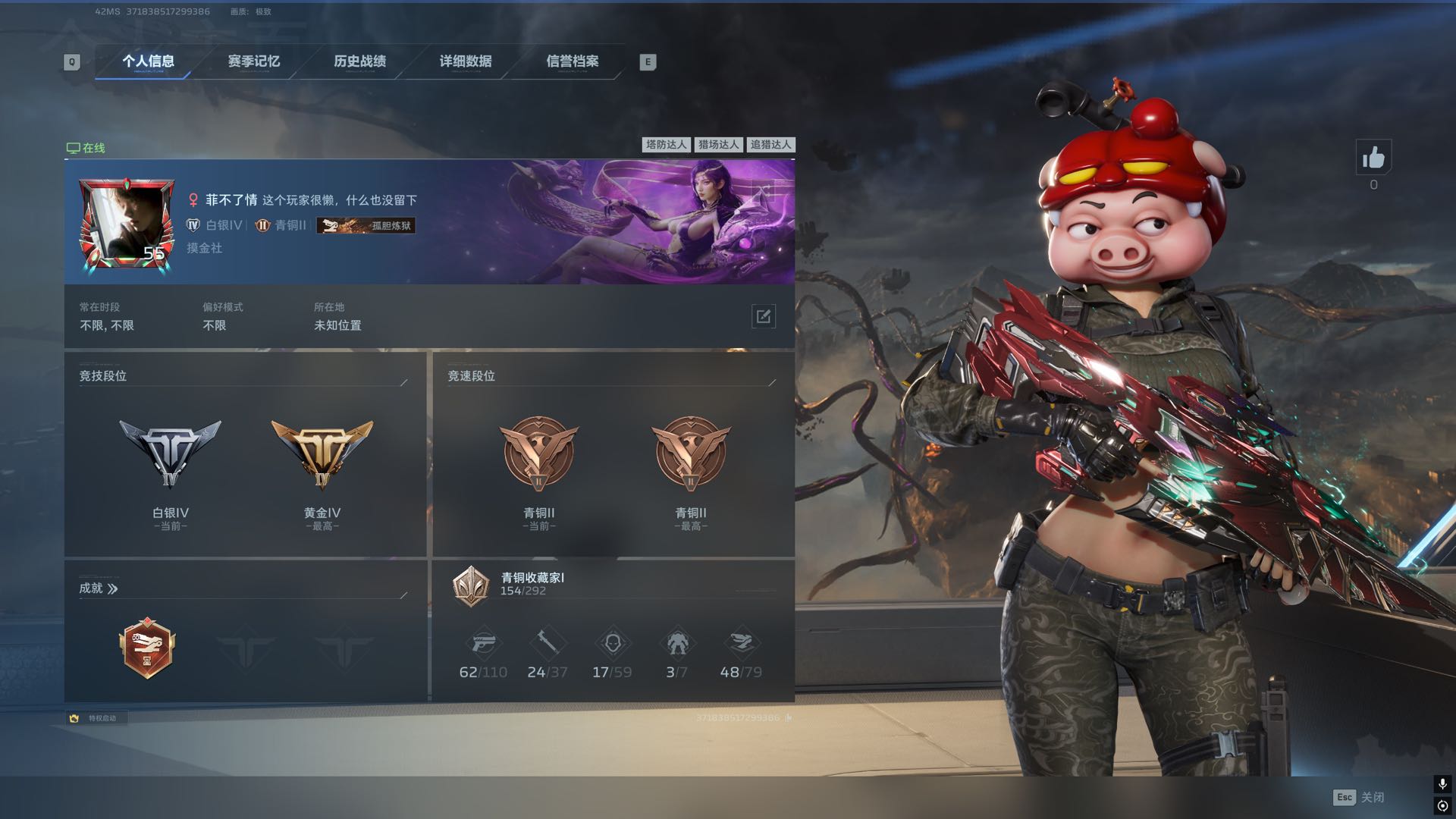Select the pistol collection category icon
The height and width of the screenshot is (819, 1456).
click(x=483, y=644)
